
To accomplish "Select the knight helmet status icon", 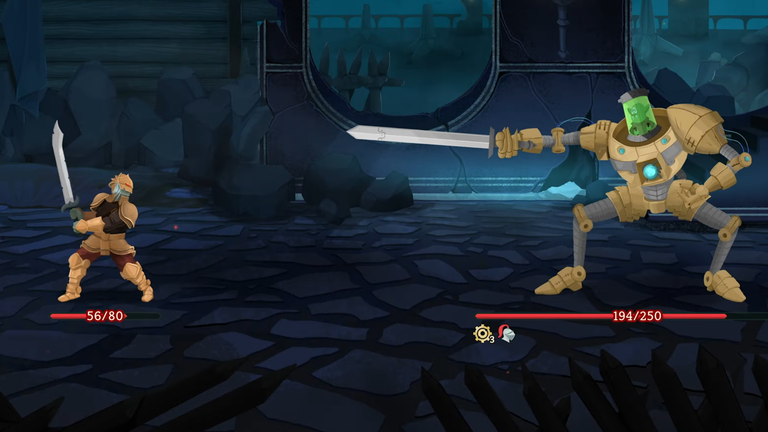I will [x=506, y=334].
